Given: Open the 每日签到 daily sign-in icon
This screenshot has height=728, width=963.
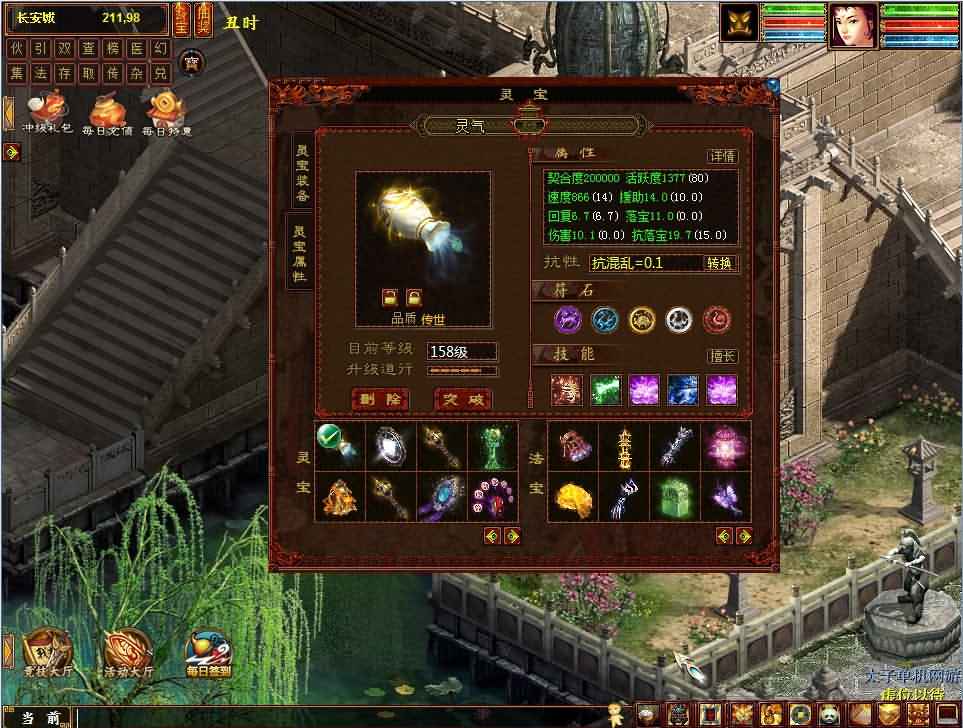Looking at the screenshot, I should point(207,655).
